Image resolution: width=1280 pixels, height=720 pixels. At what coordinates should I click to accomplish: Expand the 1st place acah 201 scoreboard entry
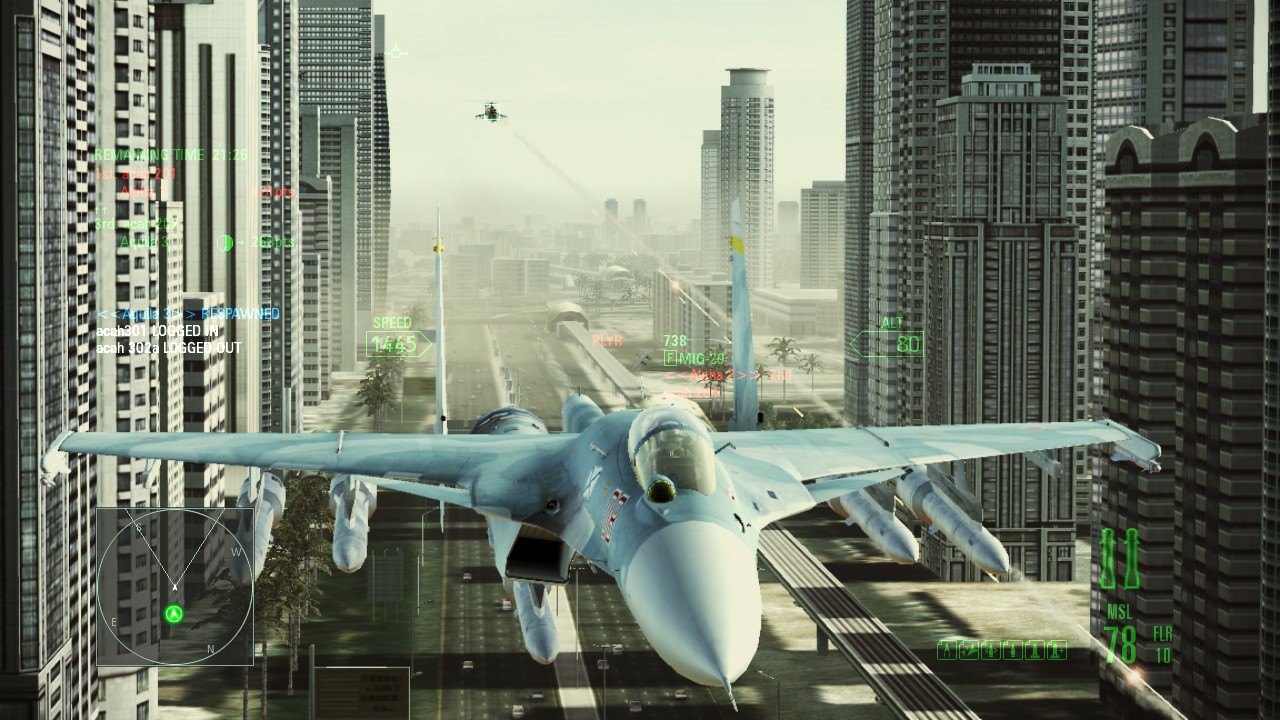tap(135, 173)
